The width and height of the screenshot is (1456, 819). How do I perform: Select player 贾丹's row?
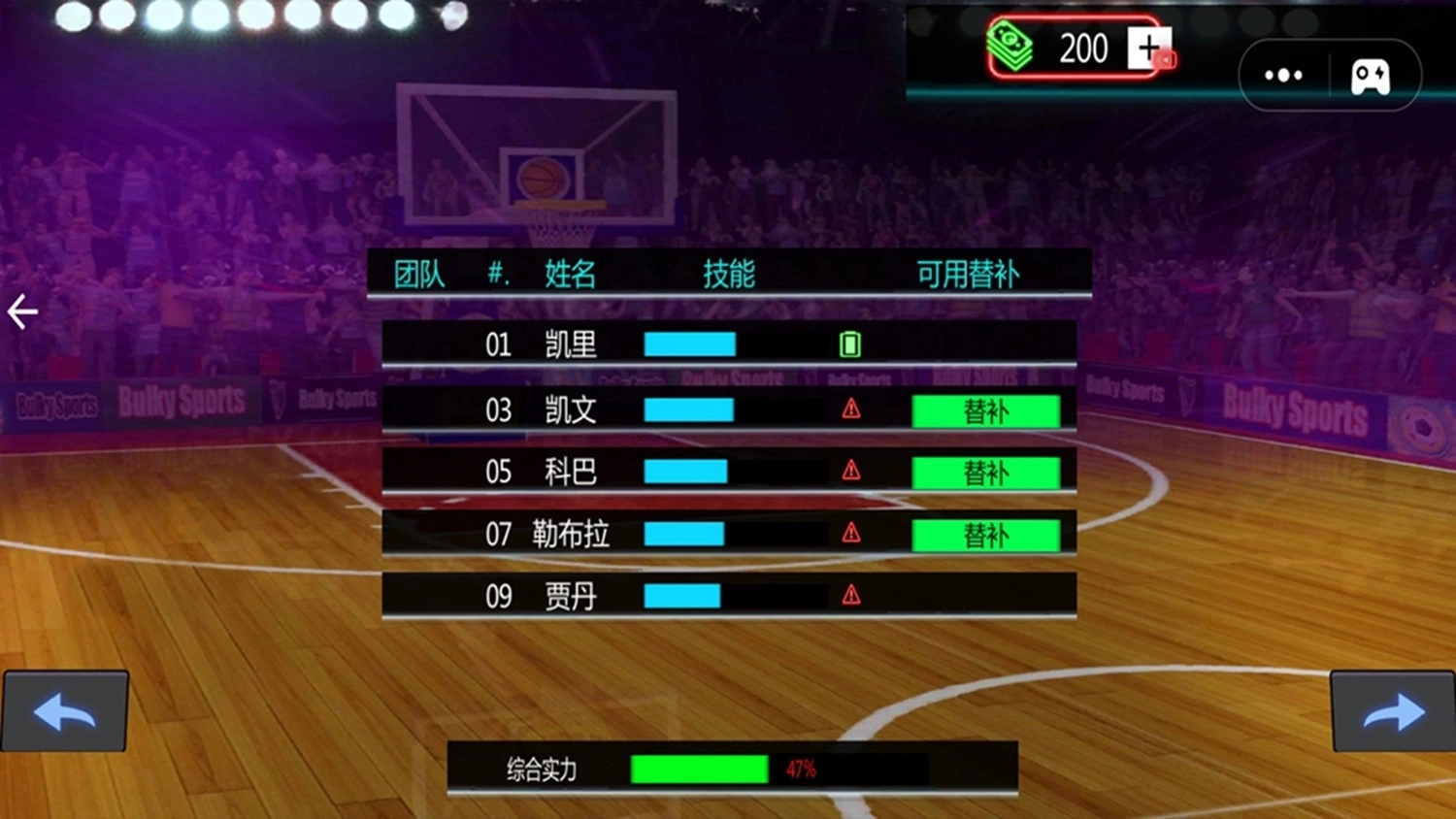728,595
